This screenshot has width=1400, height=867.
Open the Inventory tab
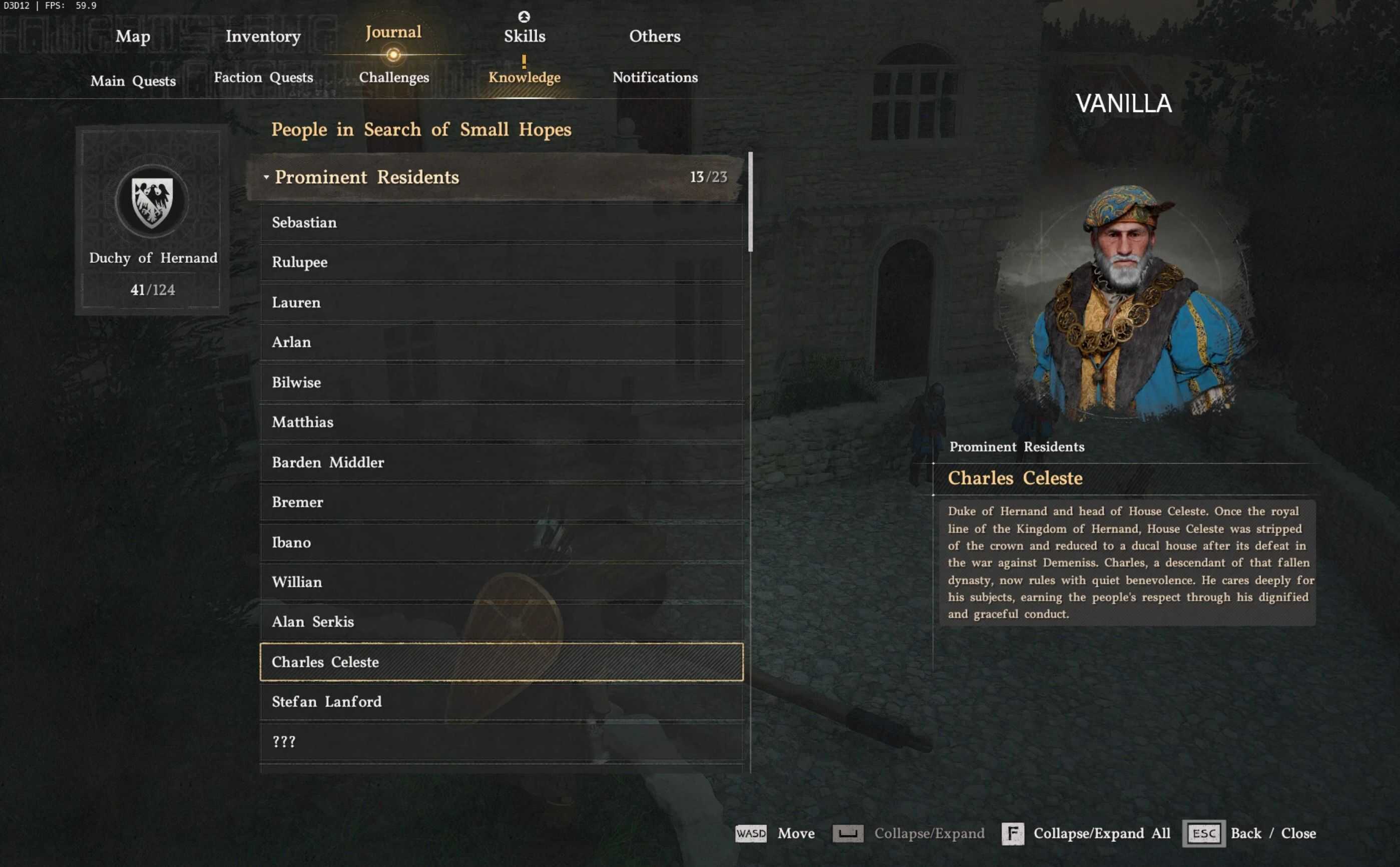click(263, 36)
